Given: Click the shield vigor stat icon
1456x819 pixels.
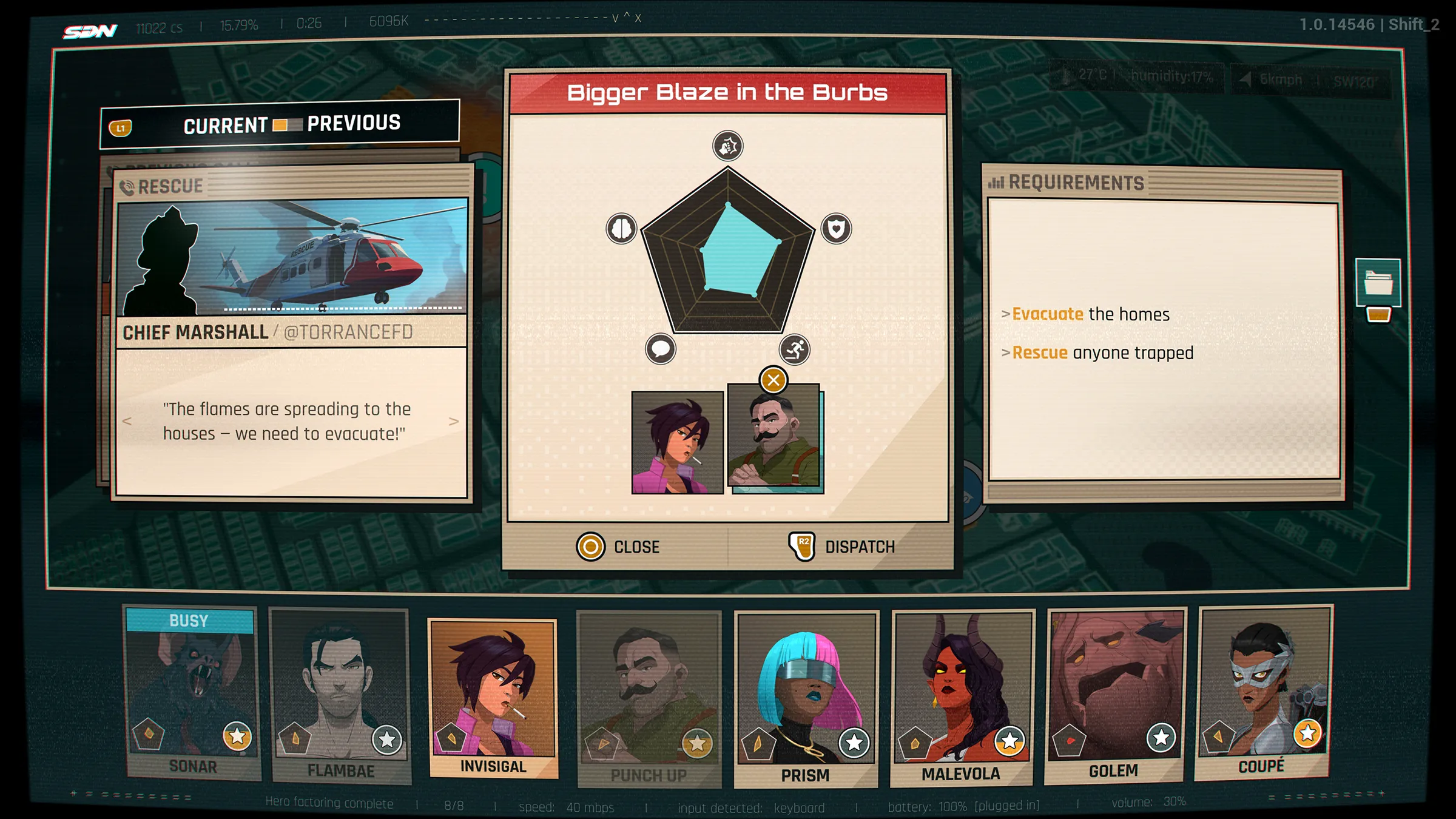Looking at the screenshot, I should click(836, 229).
